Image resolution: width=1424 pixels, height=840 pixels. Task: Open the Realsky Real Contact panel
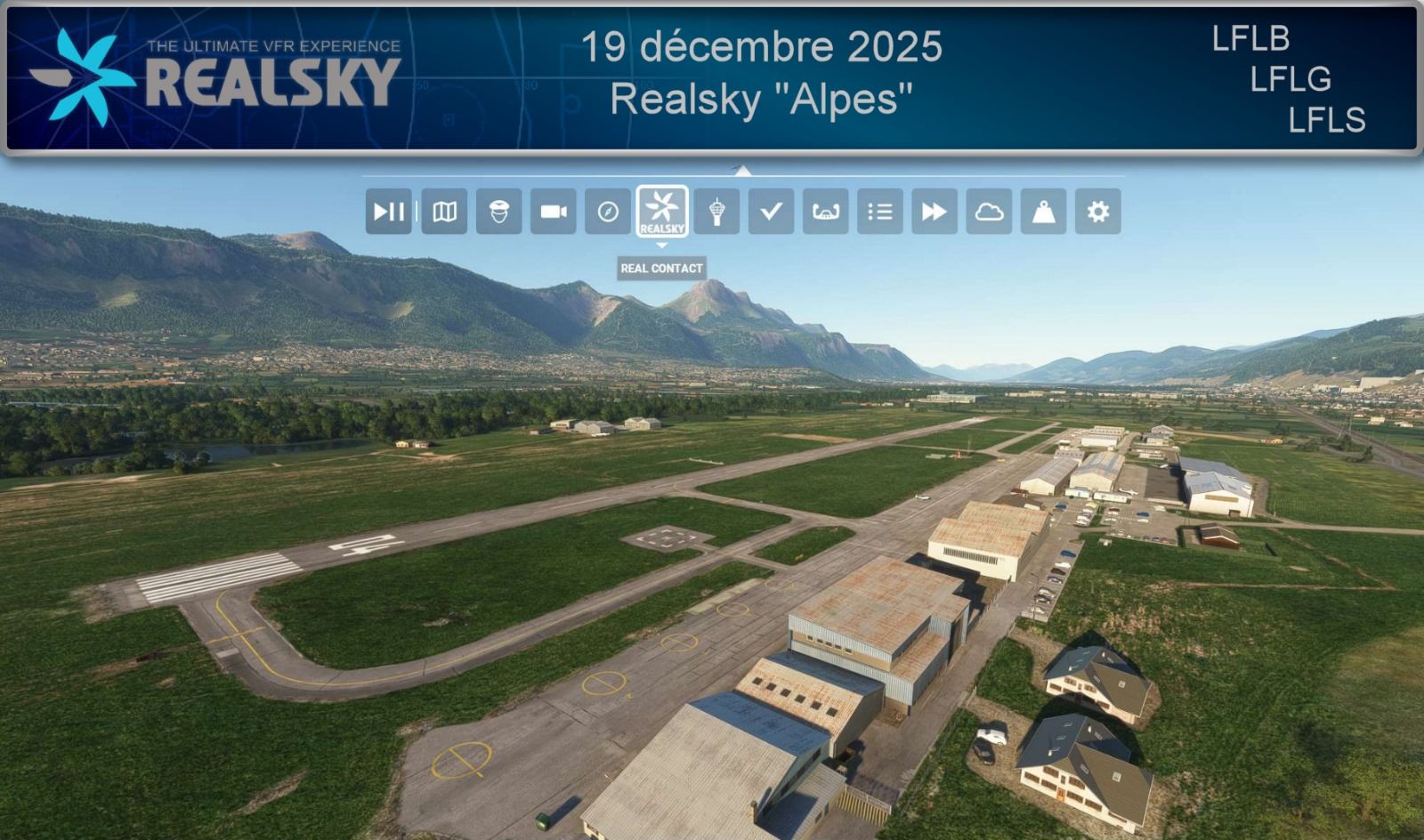point(662,212)
